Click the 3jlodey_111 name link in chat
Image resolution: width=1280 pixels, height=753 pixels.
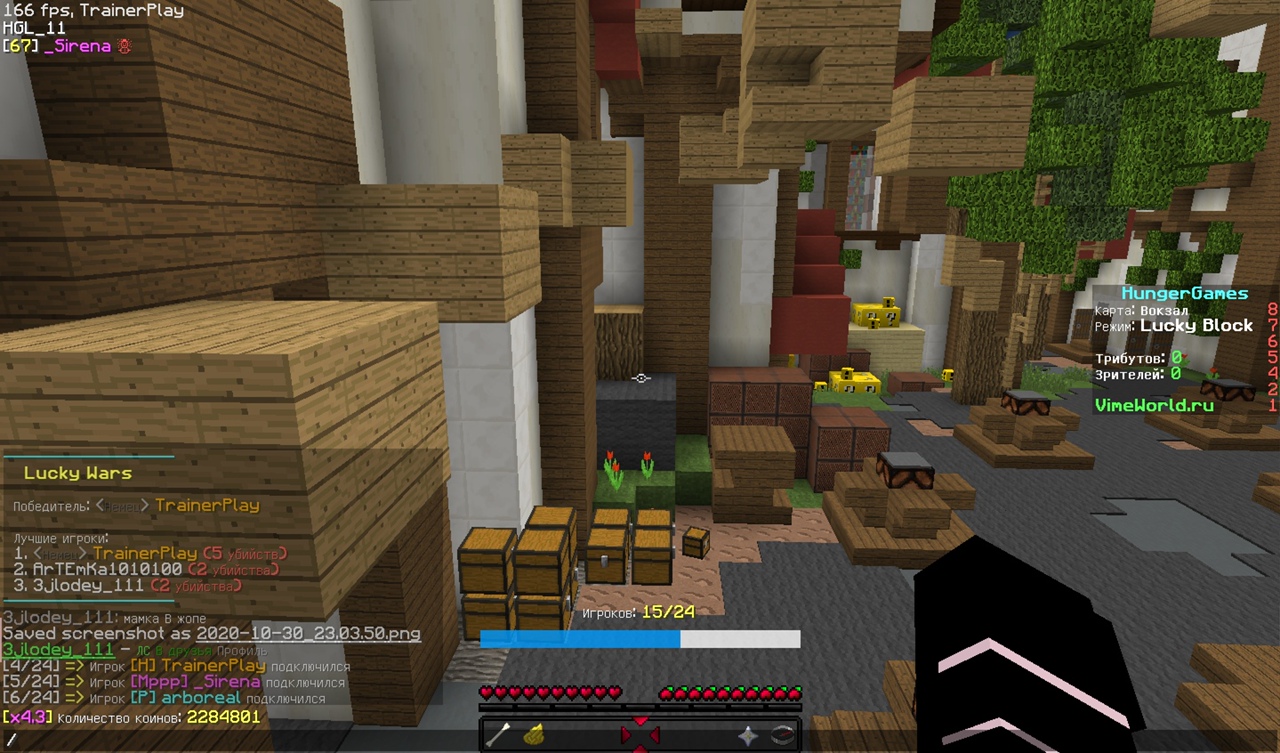point(57,650)
